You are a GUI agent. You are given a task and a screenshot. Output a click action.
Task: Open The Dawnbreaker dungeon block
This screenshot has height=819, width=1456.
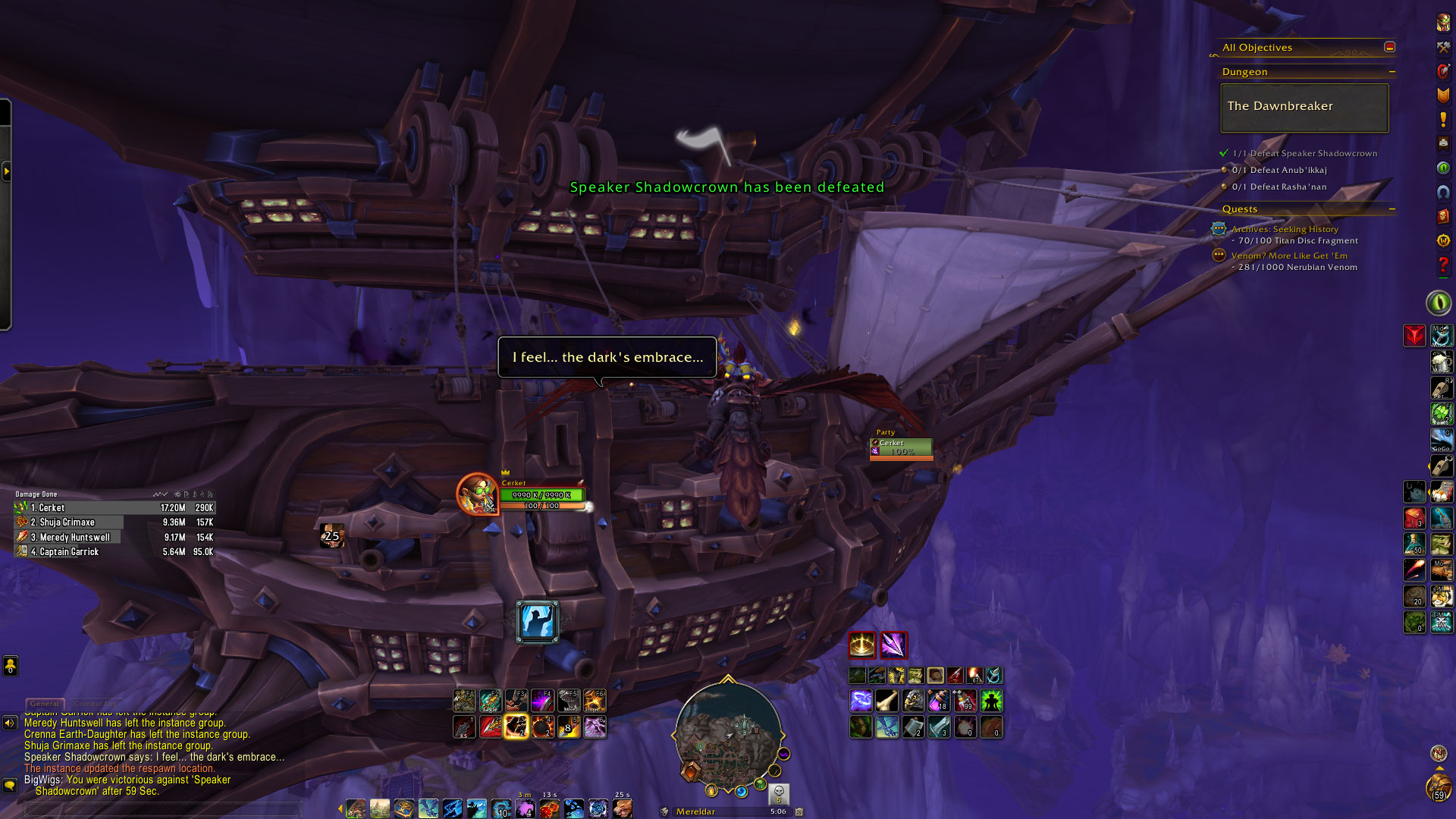tap(1304, 107)
